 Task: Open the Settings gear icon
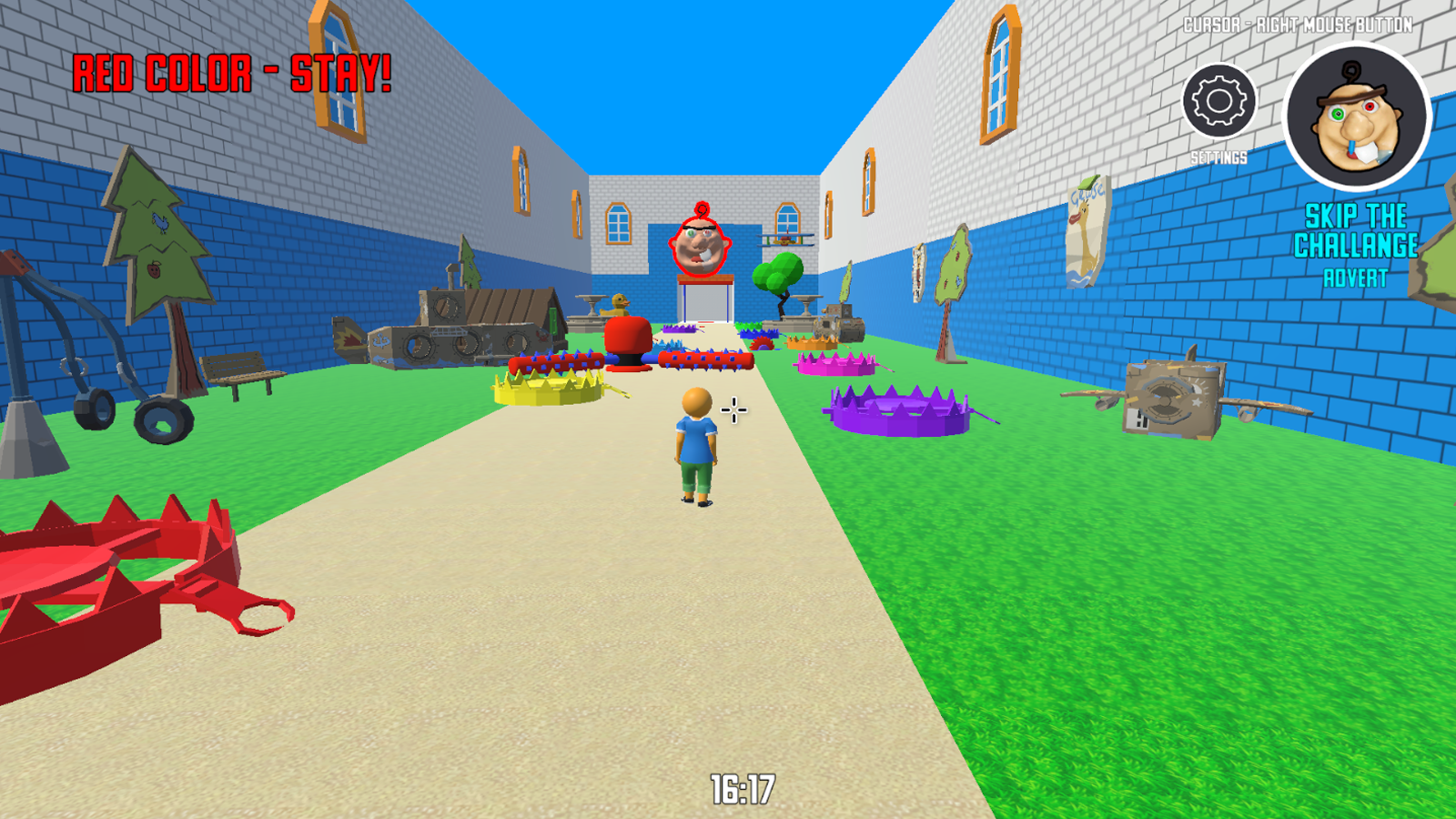[1218, 100]
